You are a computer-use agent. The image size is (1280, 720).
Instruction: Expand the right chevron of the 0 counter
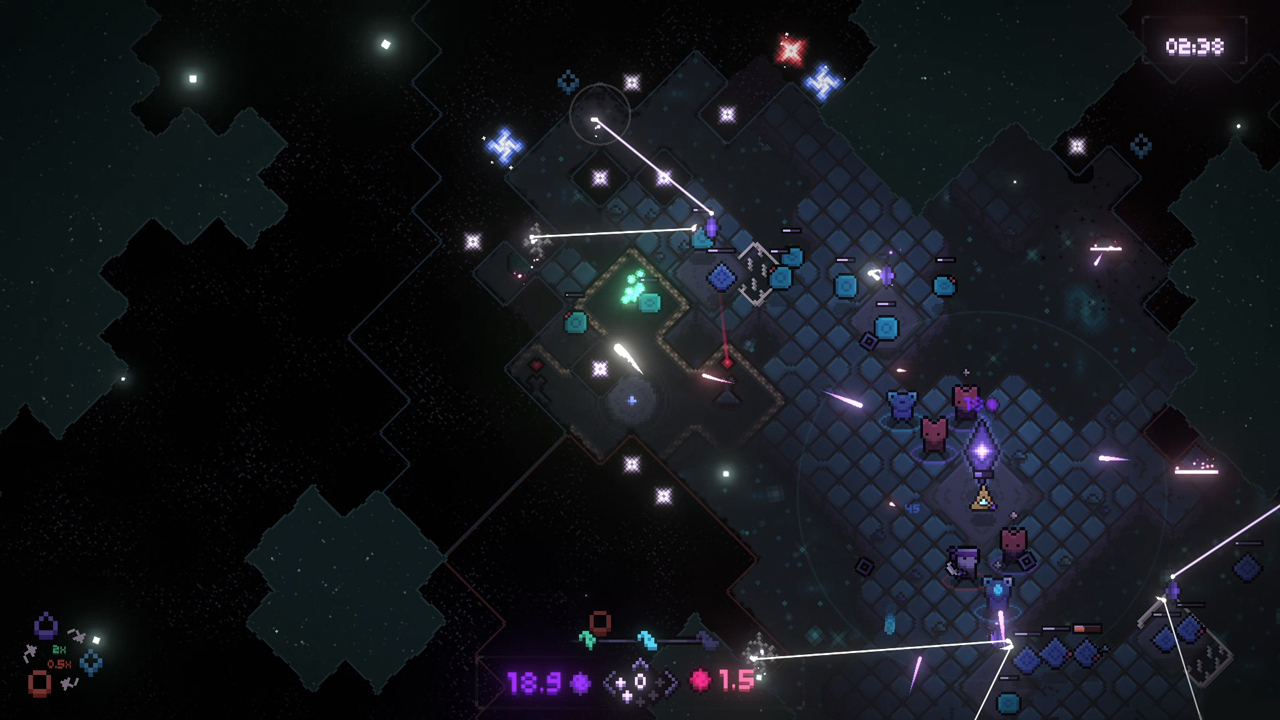671,682
